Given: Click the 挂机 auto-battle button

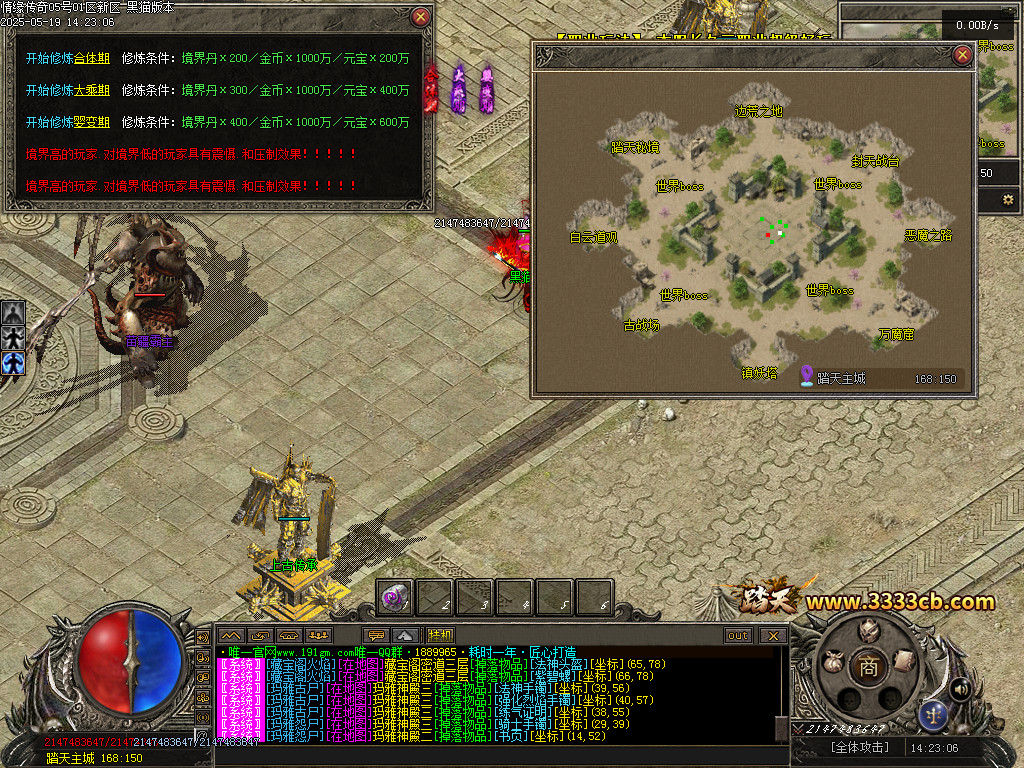Looking at the screenshot, I should [x=440, y=635].
